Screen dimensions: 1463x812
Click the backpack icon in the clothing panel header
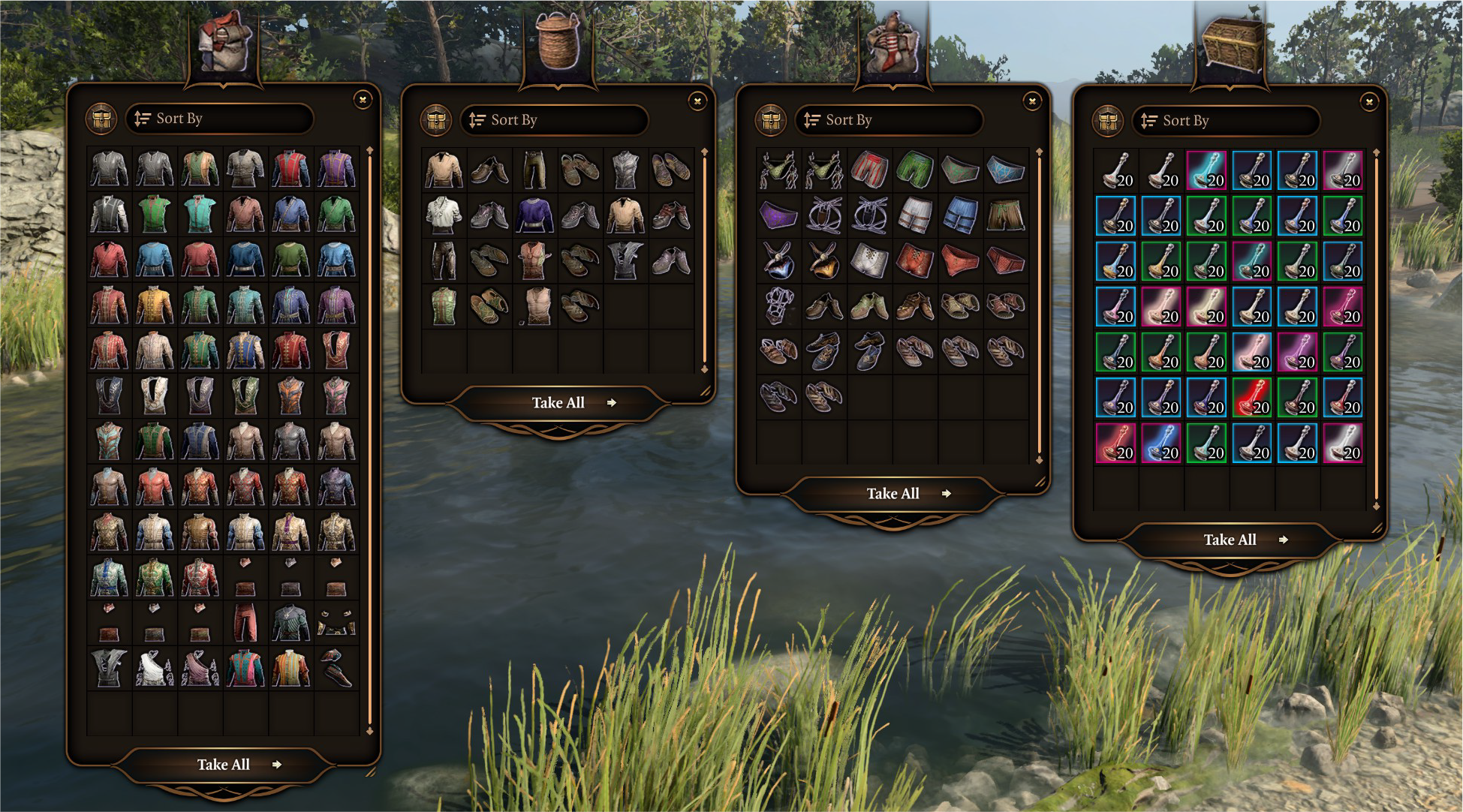103,119
